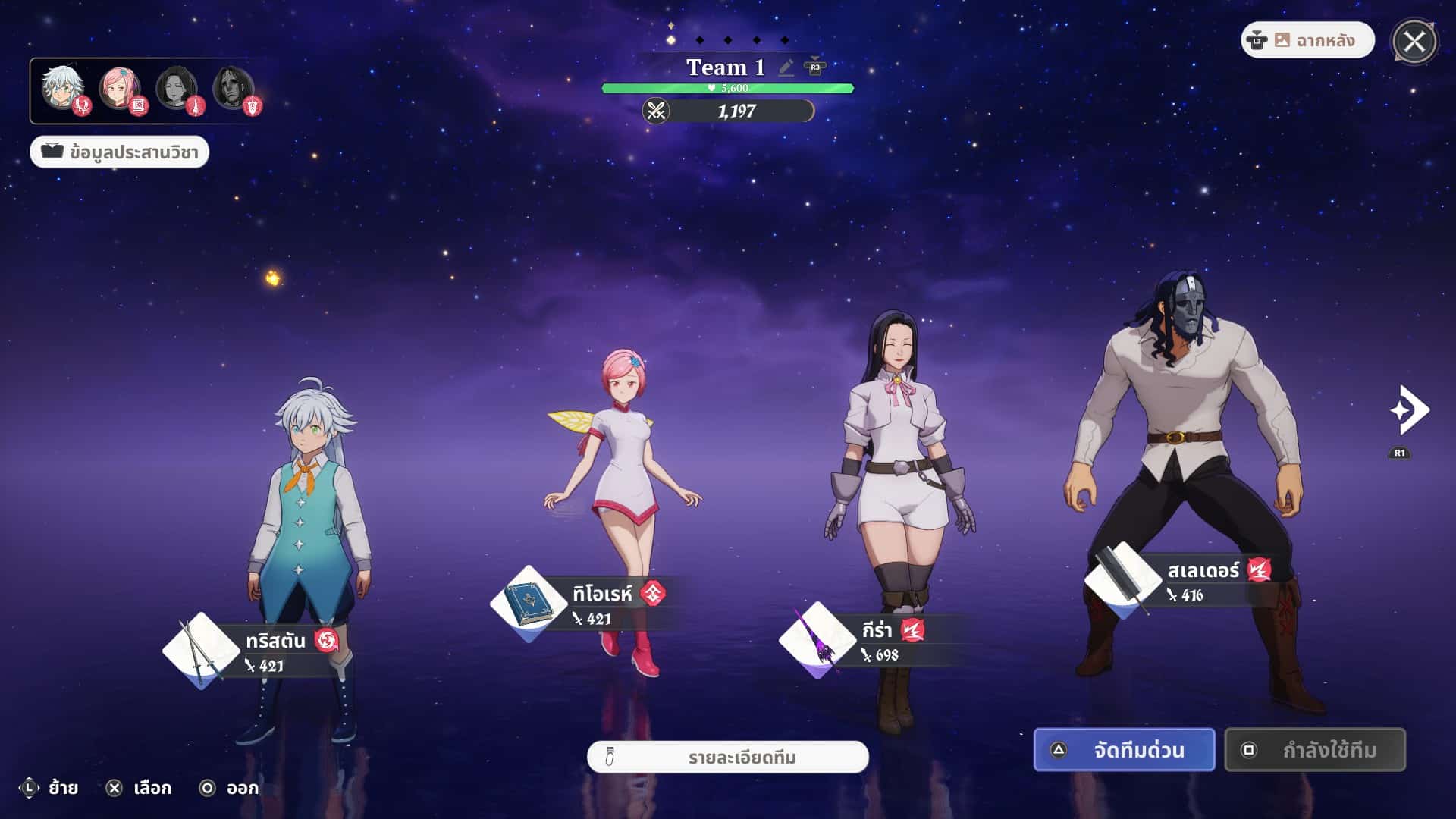Select the second team page dot
This screenshot has height=819, width=1456.
tap(699, 40)
